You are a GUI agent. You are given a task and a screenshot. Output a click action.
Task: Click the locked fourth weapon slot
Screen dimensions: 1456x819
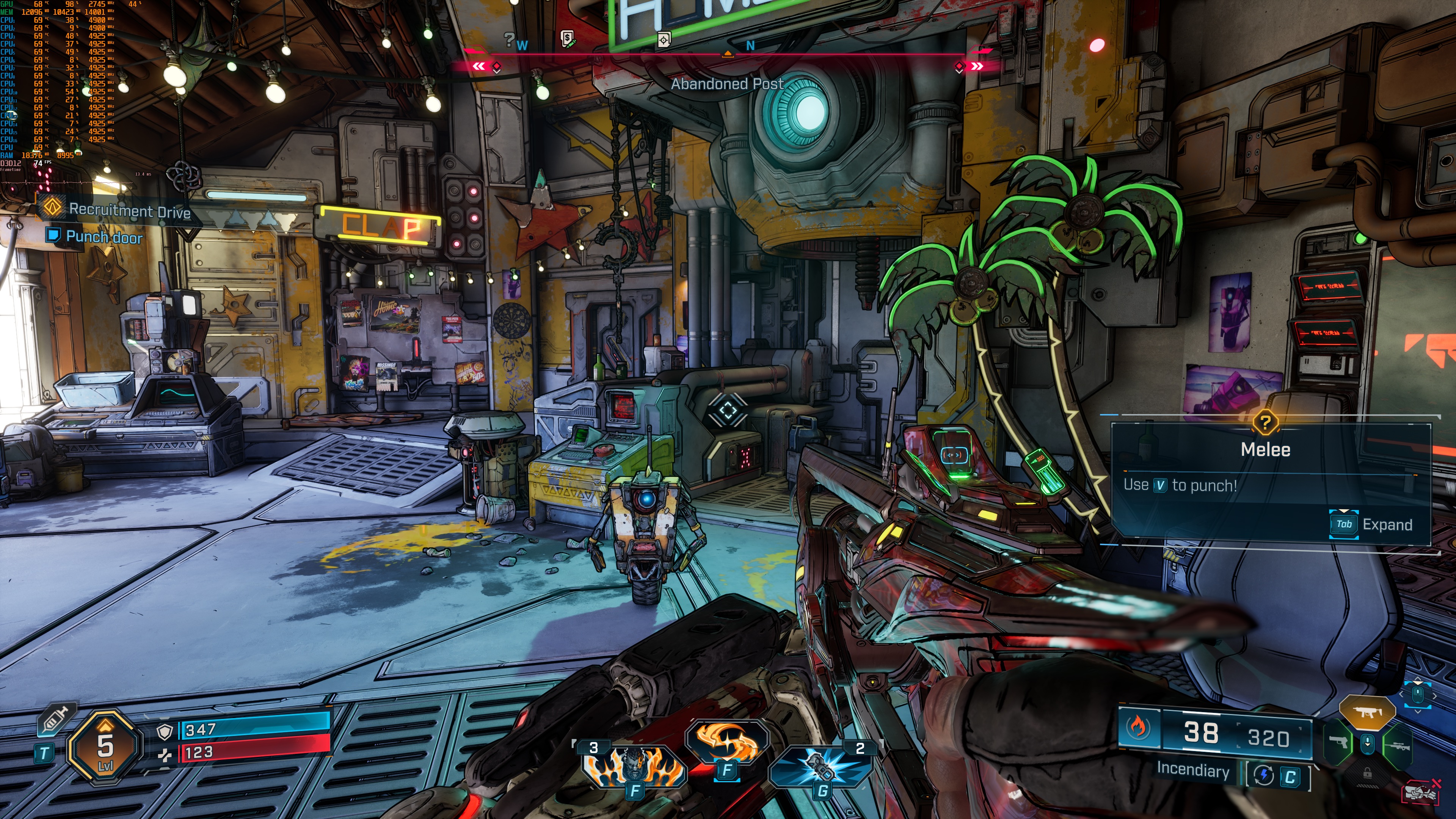(x=1367, y=773)
